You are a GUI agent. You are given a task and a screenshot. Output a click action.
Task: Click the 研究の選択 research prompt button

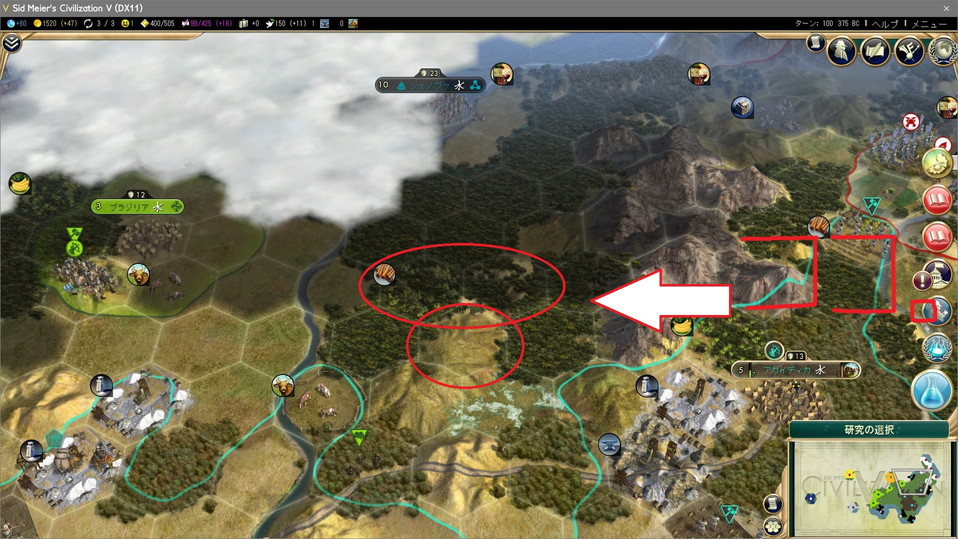(x=867, y=430)
